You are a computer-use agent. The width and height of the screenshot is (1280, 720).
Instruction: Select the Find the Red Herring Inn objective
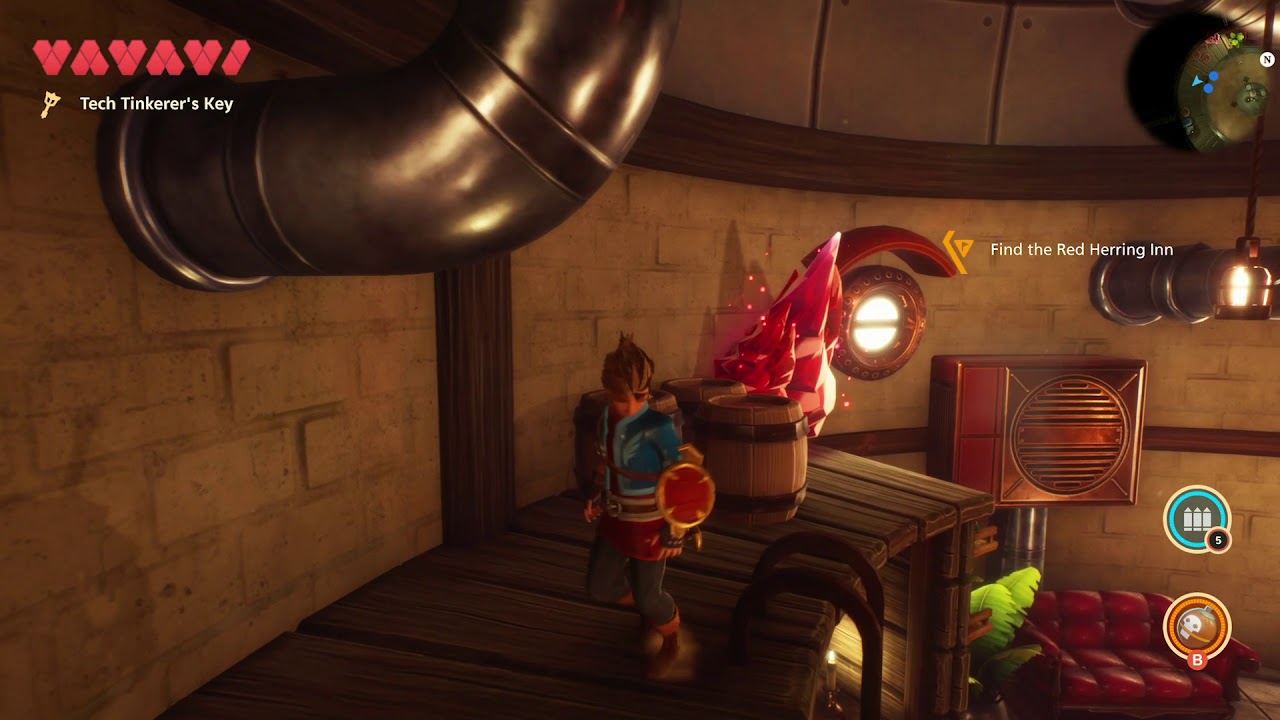(x=1080, y=250)
